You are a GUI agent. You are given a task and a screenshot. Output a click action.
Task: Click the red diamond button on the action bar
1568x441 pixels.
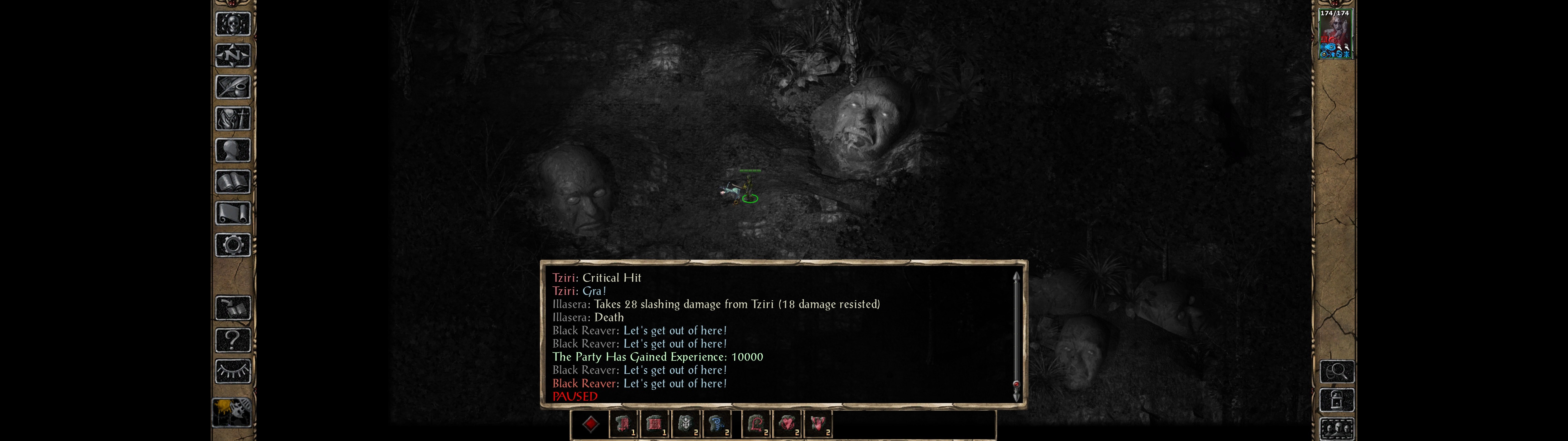click(x=590, y=424)
